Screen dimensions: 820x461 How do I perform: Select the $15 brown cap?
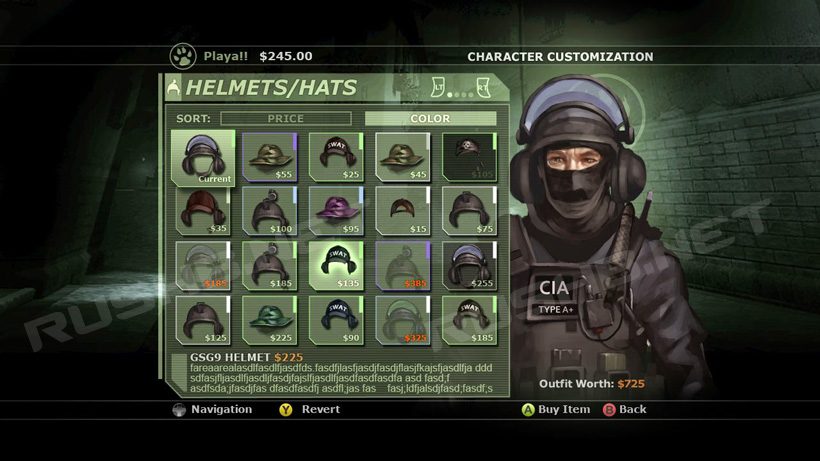coord(402,210)
